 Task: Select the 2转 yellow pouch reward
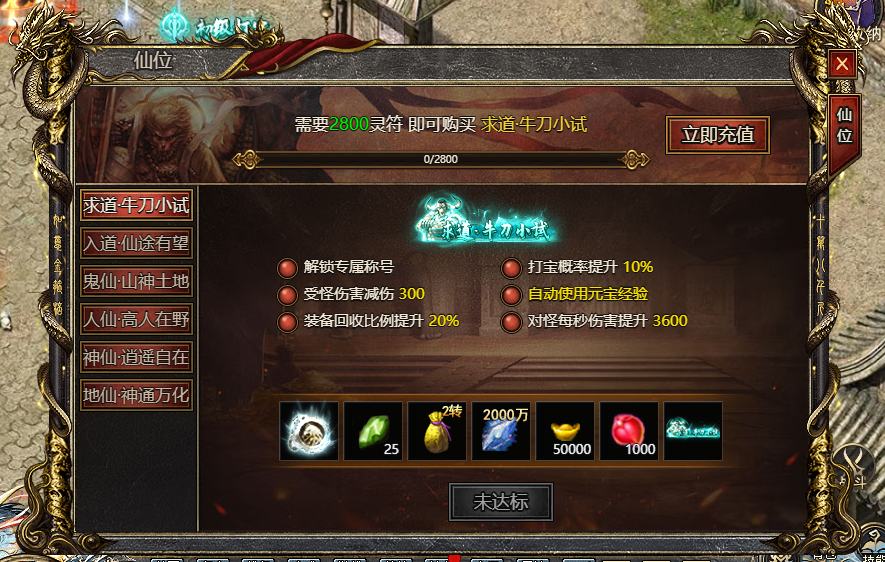436,431
